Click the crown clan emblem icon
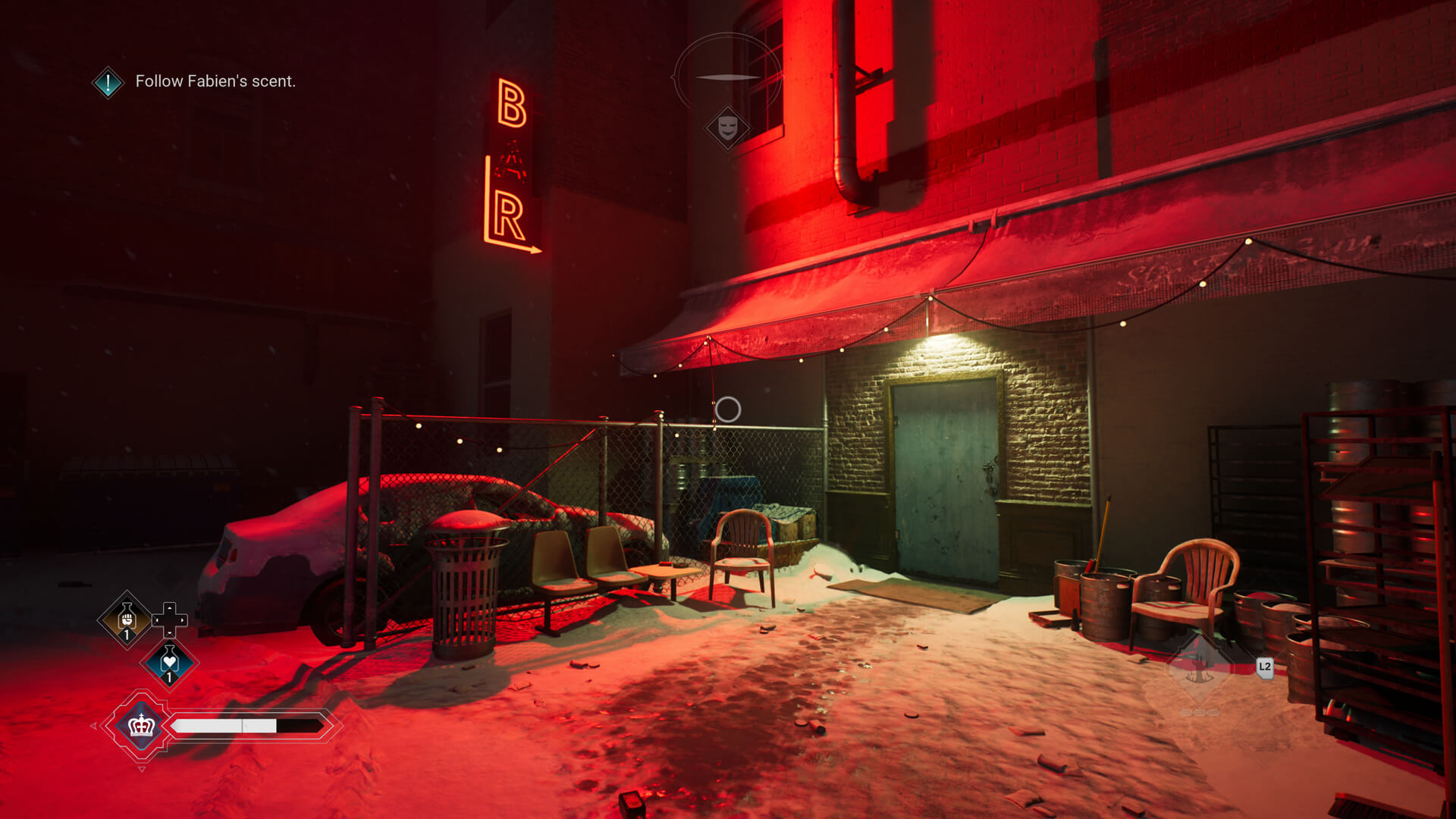Viewport: 1456px width, 819px height. [141, 726]
